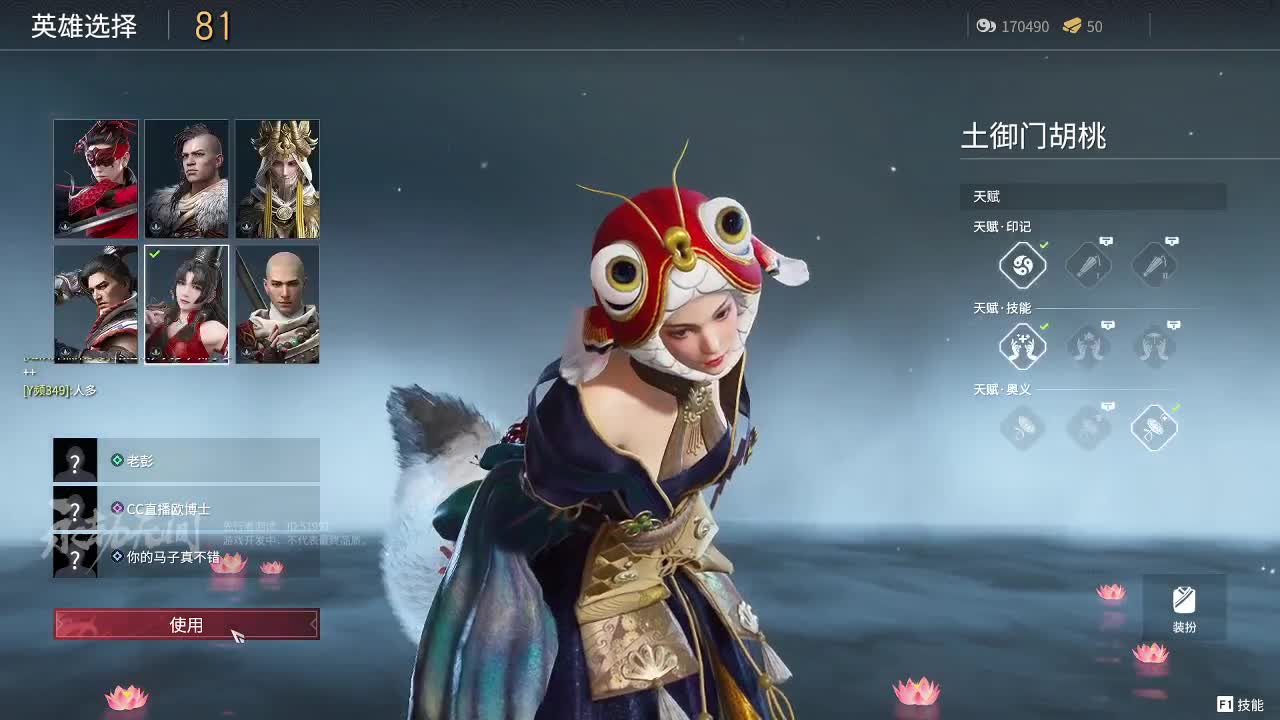Viewport: 1280px width, 720px height.
Task: Pick the golden-crowned hero portrait
Action: click(278, 179)
